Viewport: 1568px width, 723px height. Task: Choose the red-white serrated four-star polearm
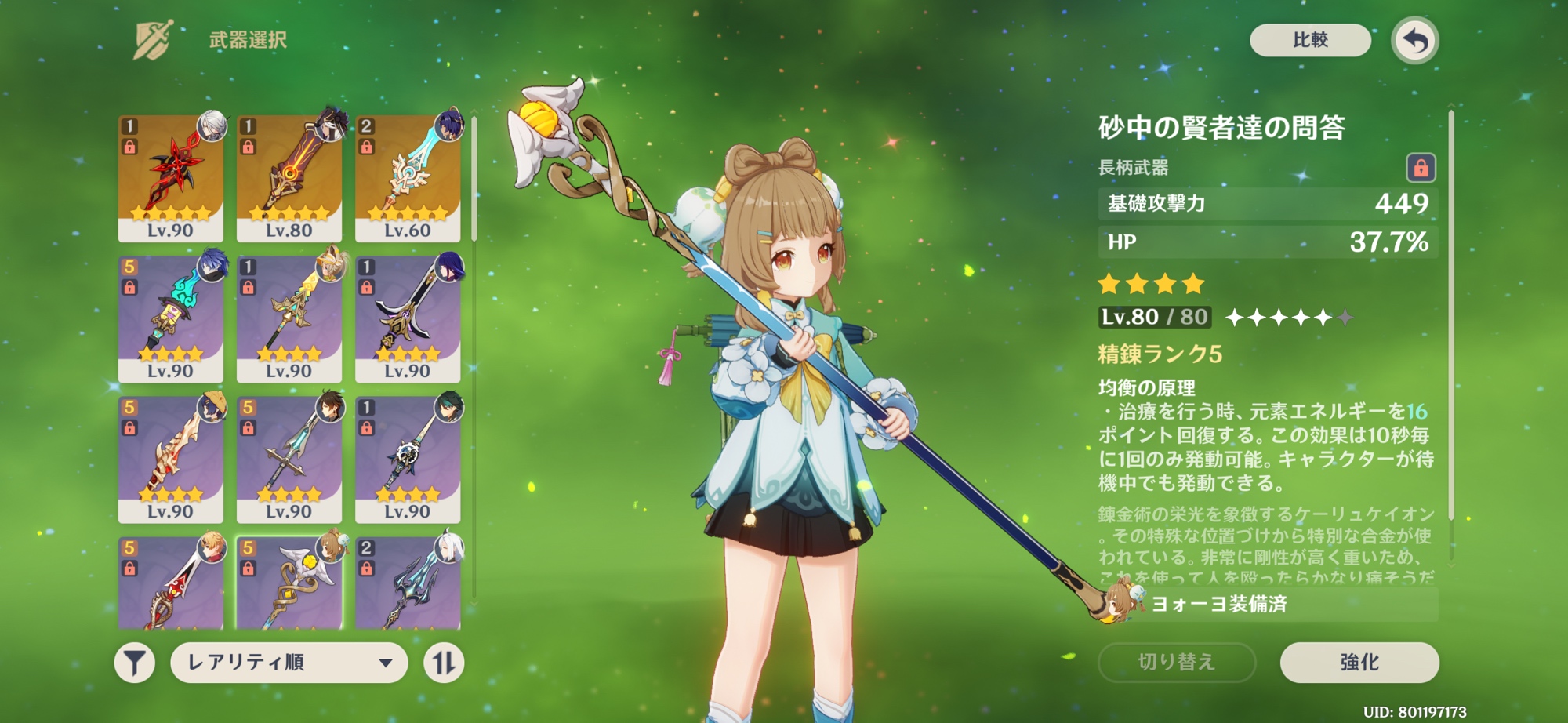[x=170, y=459]
